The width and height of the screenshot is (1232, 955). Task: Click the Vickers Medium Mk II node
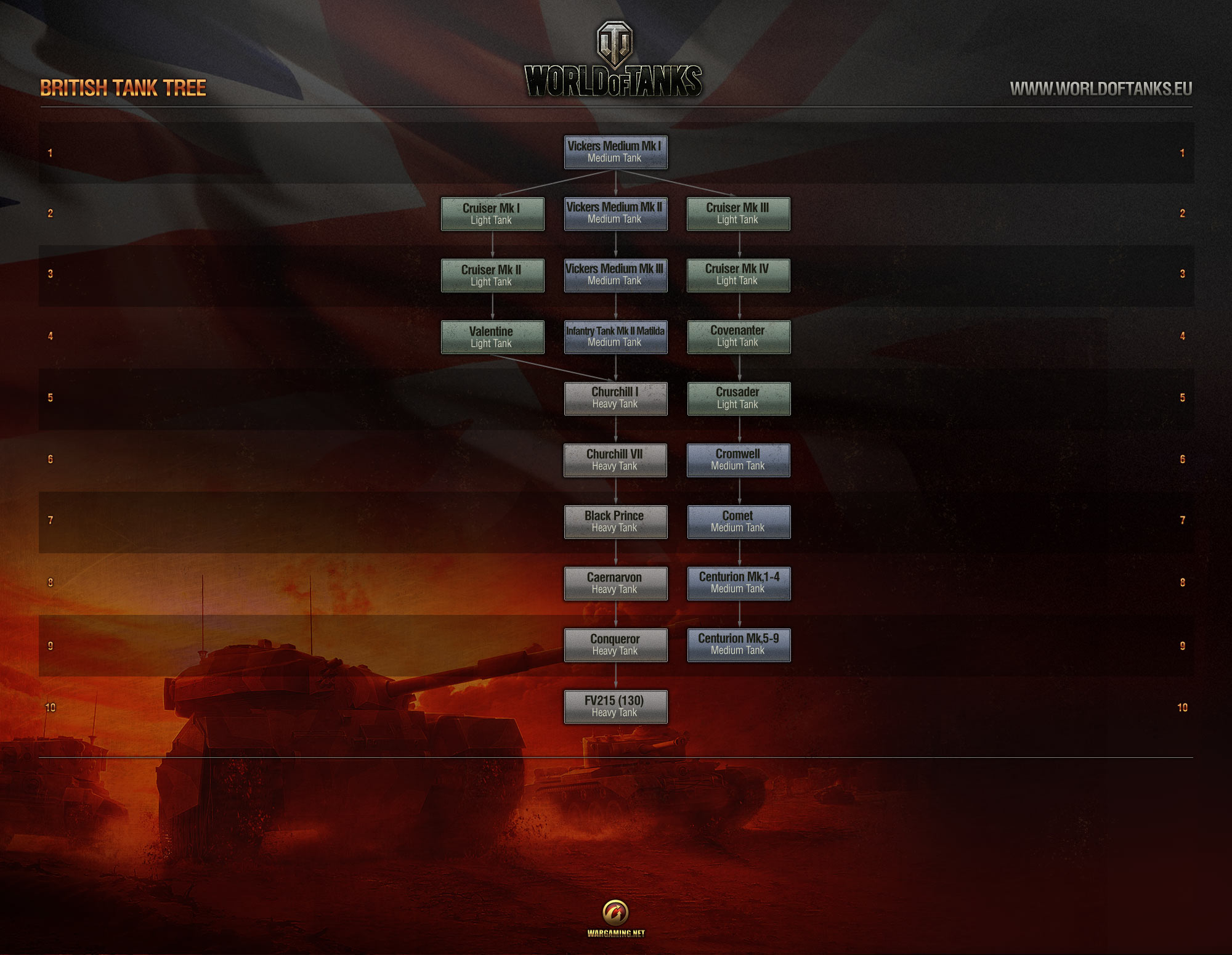(x=615, y=213)
